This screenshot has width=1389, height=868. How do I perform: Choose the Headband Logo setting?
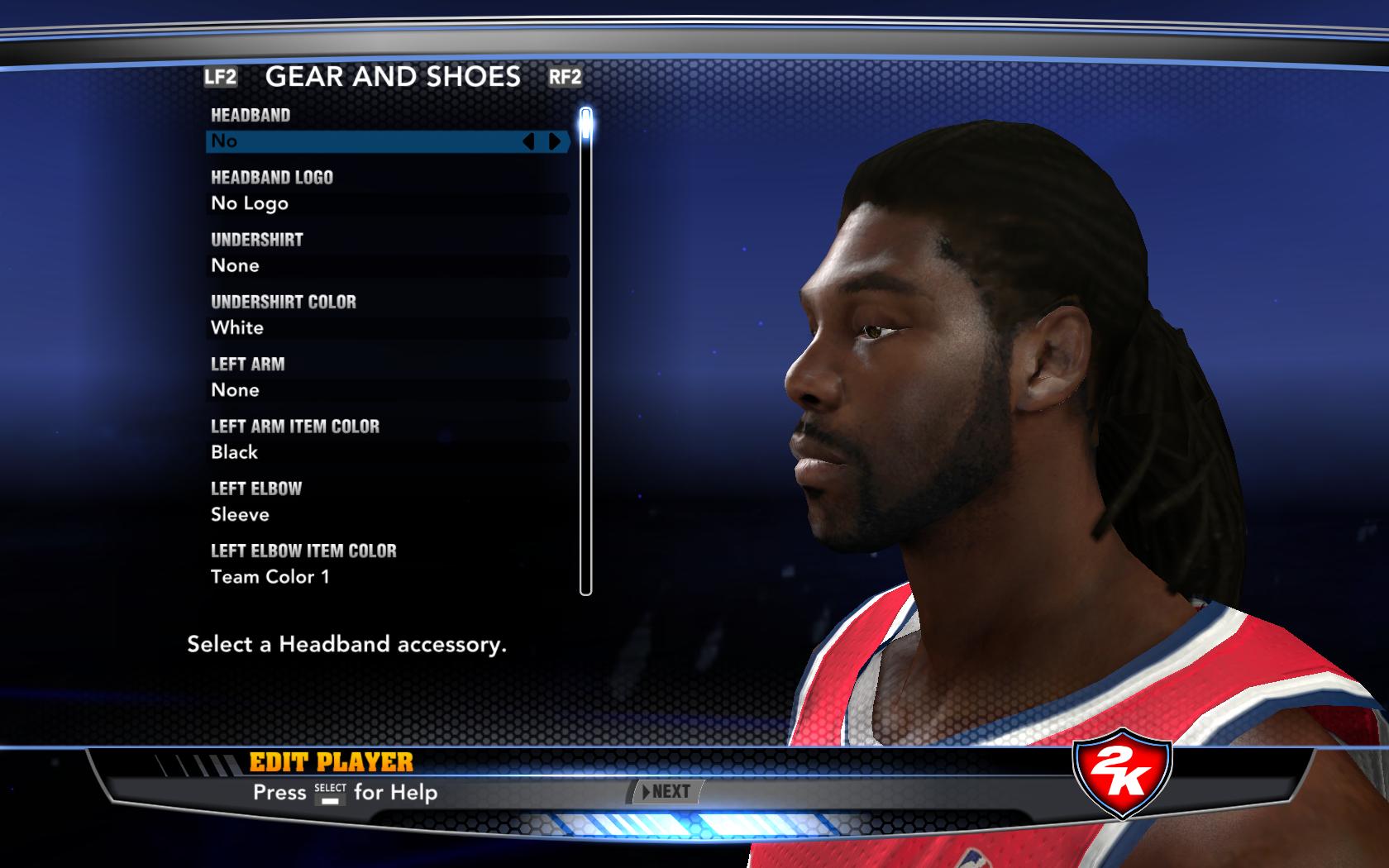point(387,203)
